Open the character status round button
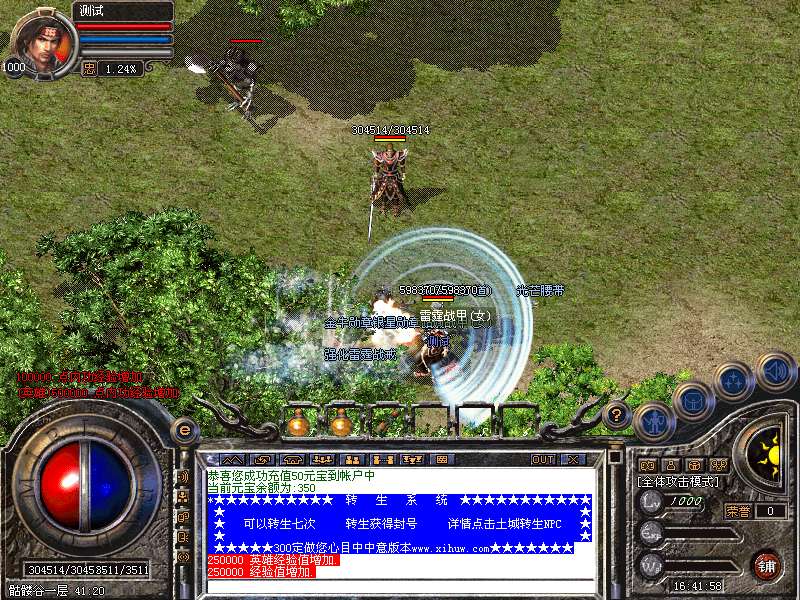This screenshot has width=800, height=600. (654, 420)
